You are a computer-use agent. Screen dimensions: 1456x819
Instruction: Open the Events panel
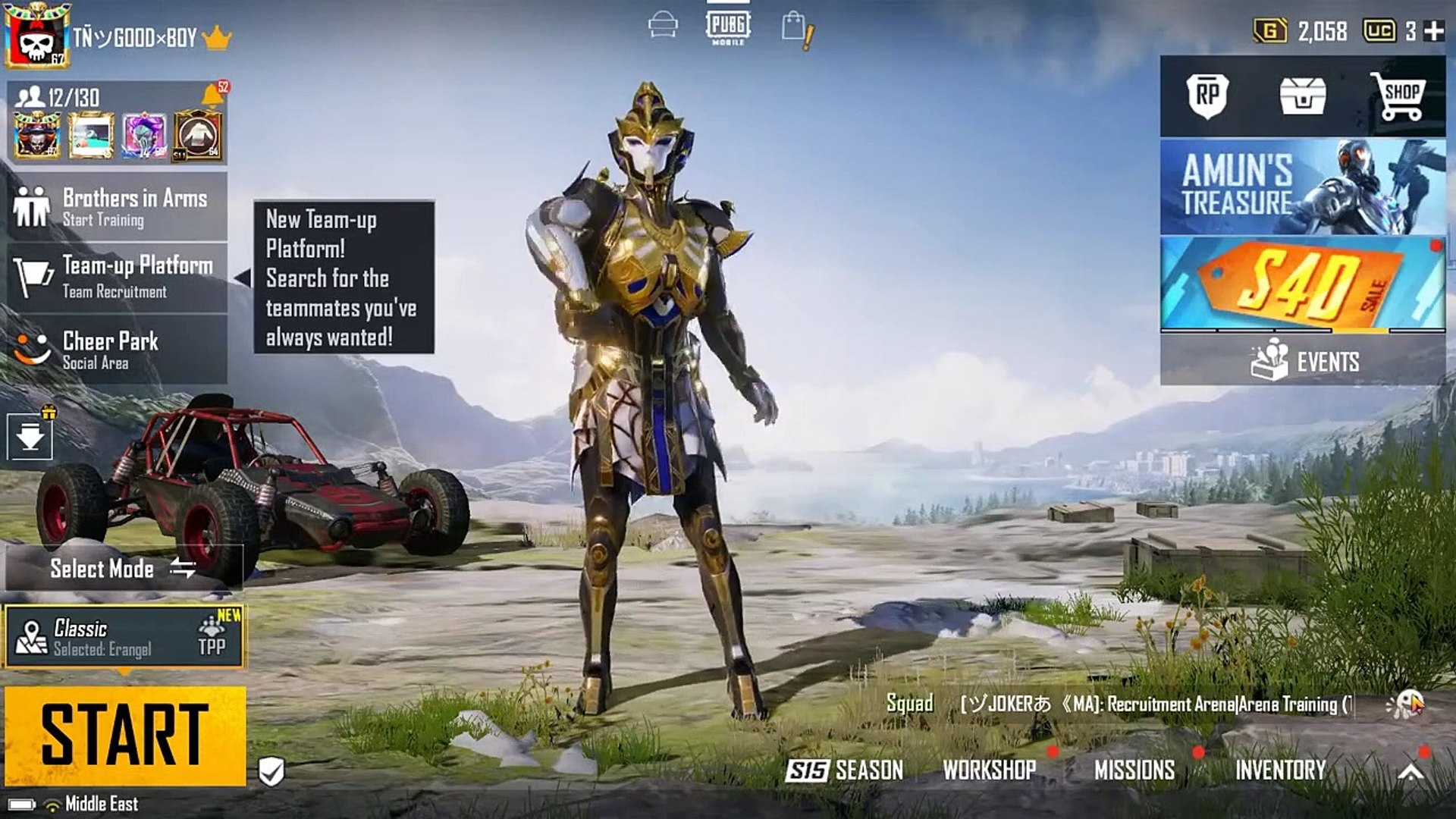1302,361
